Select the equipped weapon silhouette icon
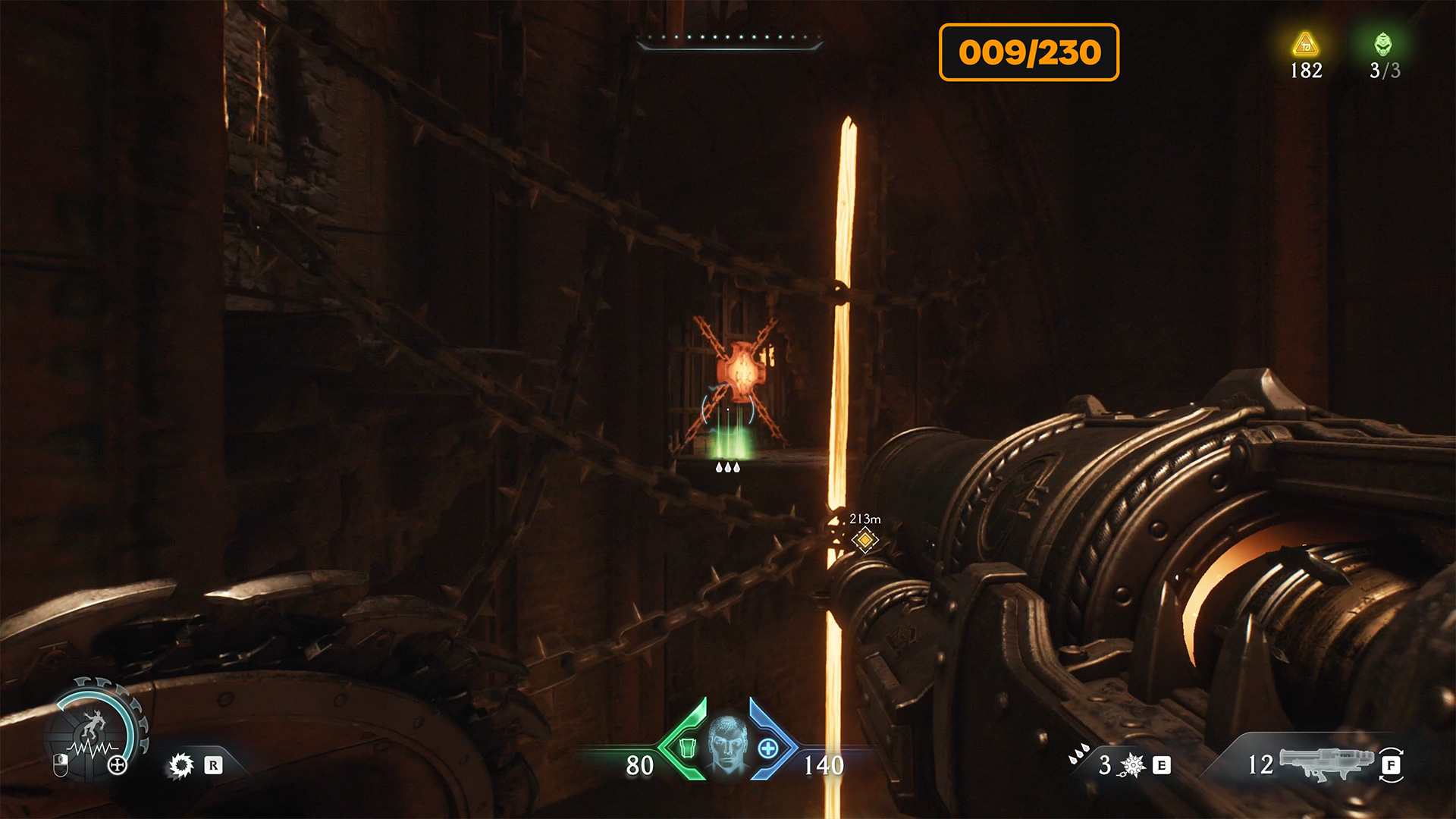Viewport: 1456px width, 819px height. [x=1325, y=763]
